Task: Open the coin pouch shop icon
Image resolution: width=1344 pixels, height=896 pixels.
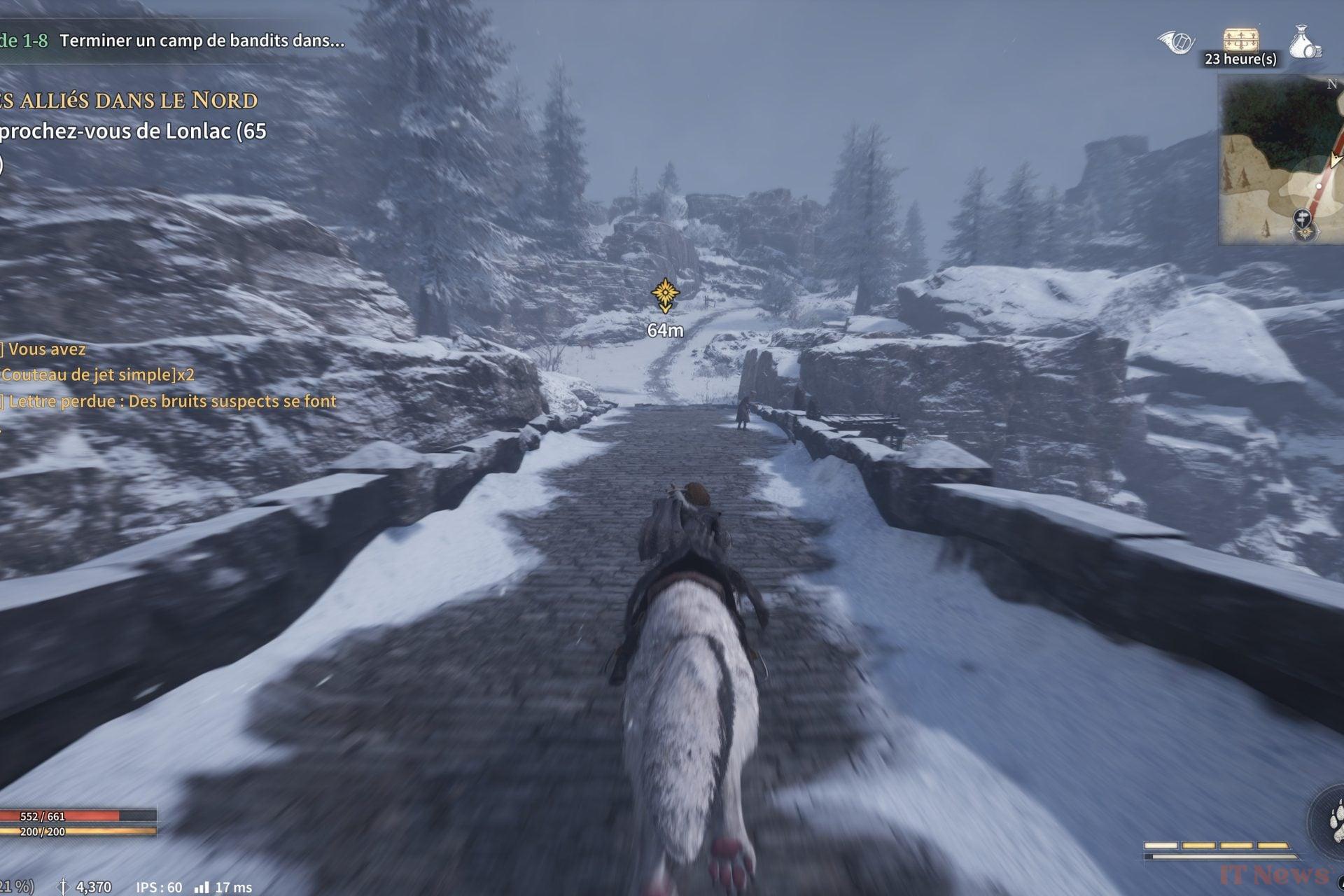Action: [x=1305, y=42]
